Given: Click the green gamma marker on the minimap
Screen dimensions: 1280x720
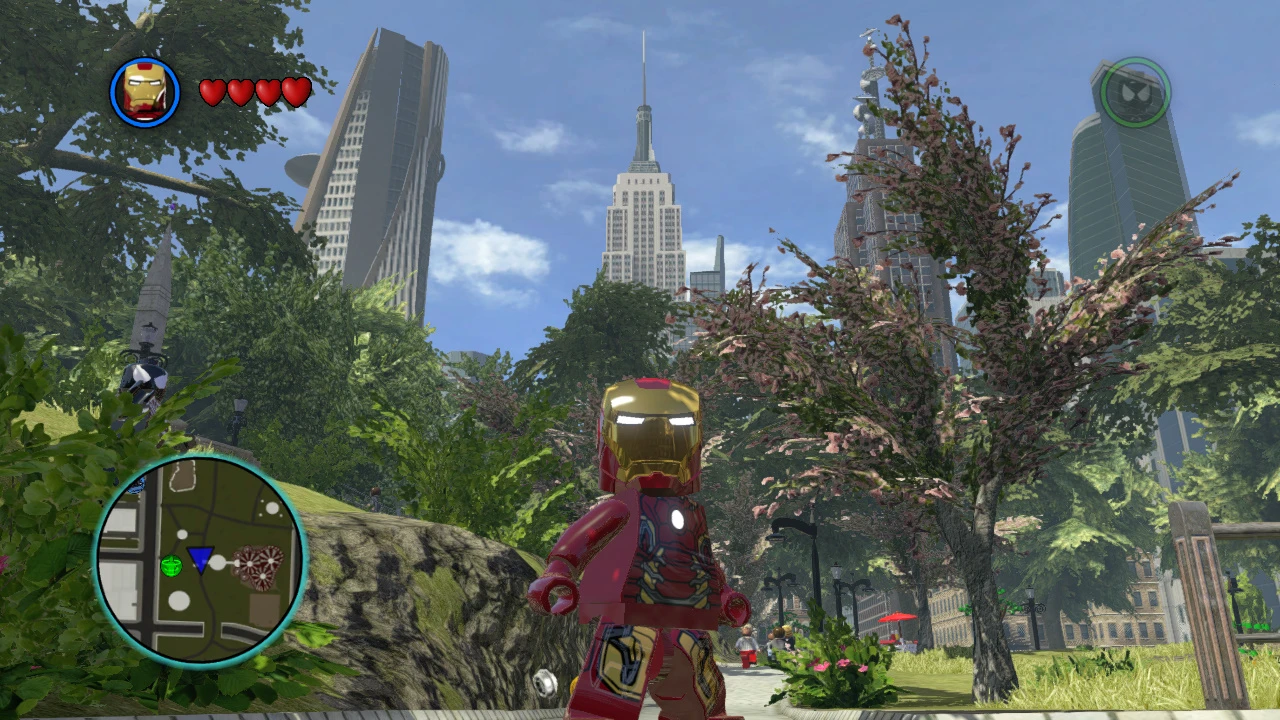Looking at the screenshot, I should [172, 565].
